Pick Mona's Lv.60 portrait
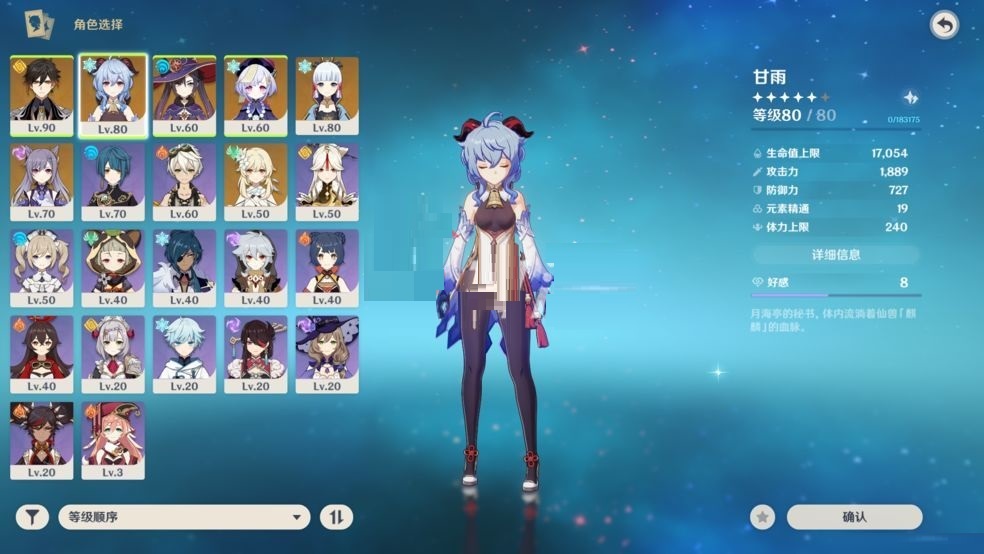The image size is (984, 554). (x=184, y=96)
